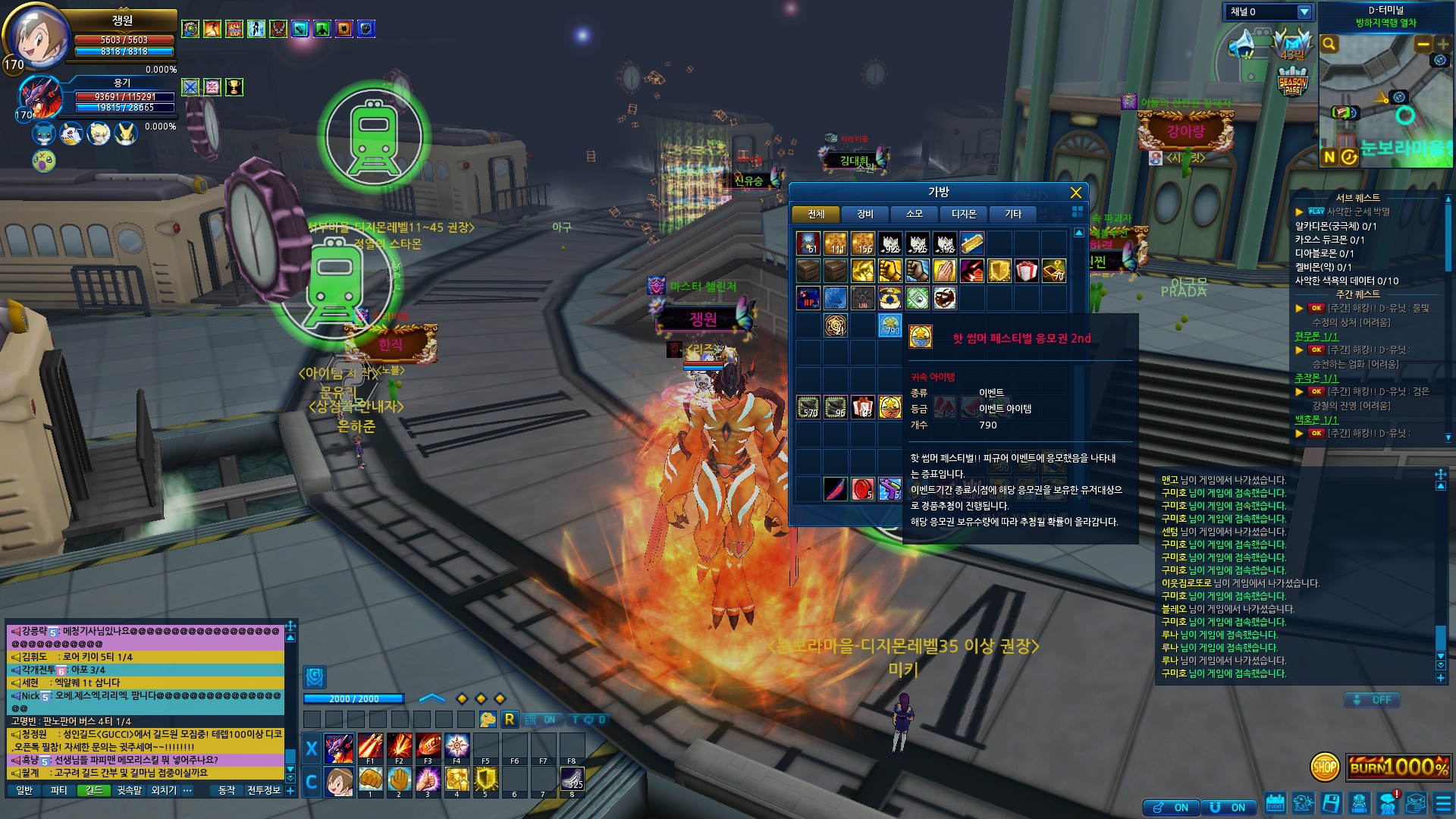Select the gold bar item in bag

(971, 243)
